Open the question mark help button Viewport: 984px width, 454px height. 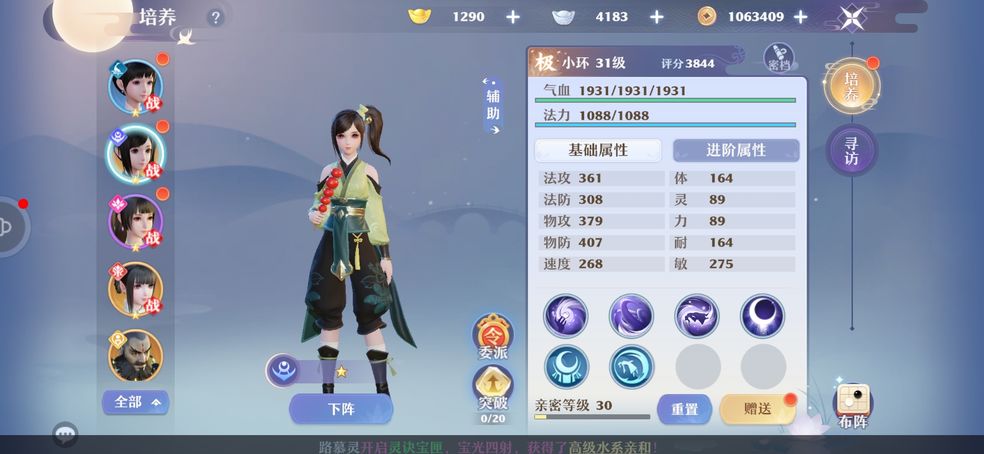coord(216,17)
